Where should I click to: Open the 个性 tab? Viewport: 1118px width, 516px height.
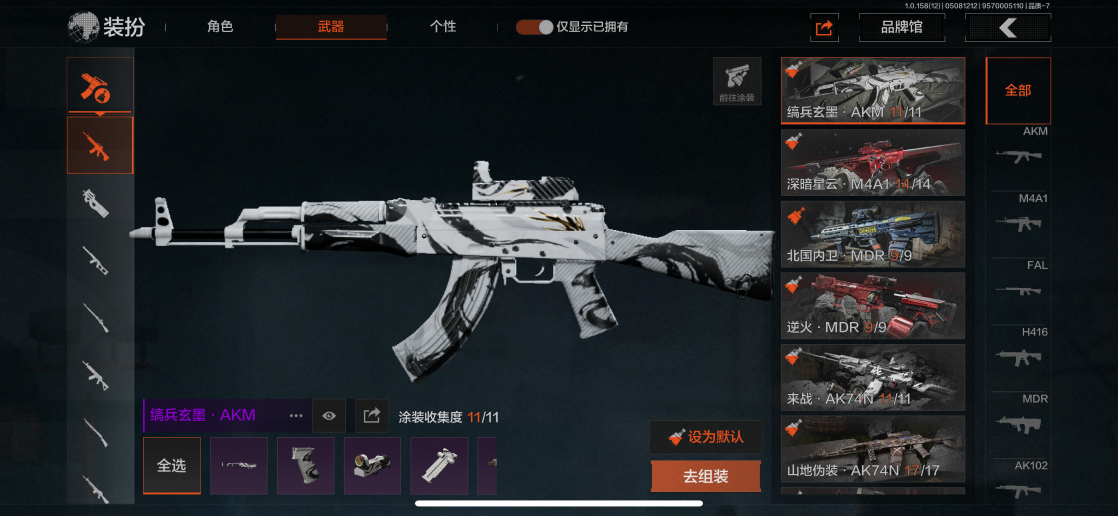point(443,27)
